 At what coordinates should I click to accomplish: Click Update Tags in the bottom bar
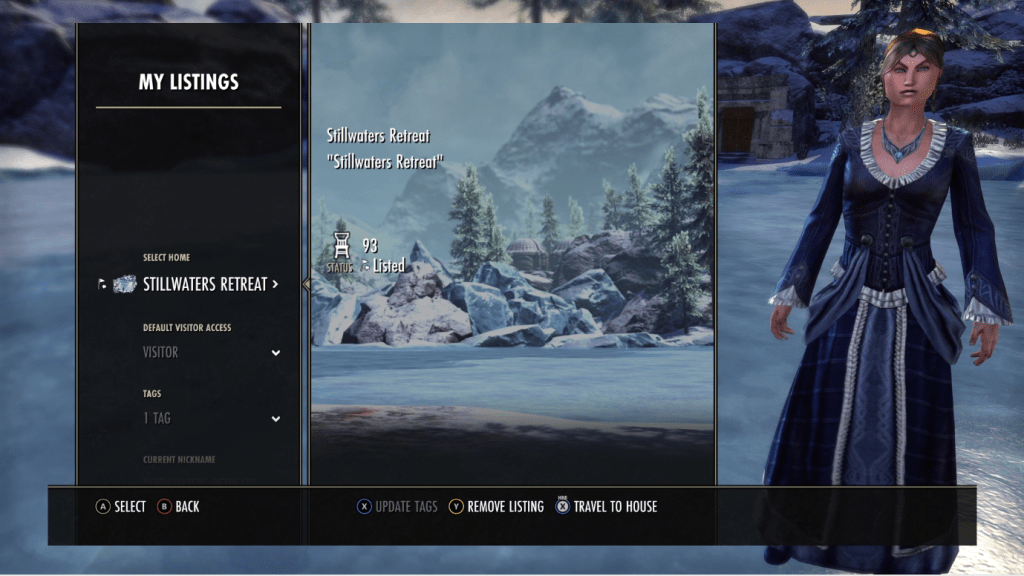[x=398, y=507]
